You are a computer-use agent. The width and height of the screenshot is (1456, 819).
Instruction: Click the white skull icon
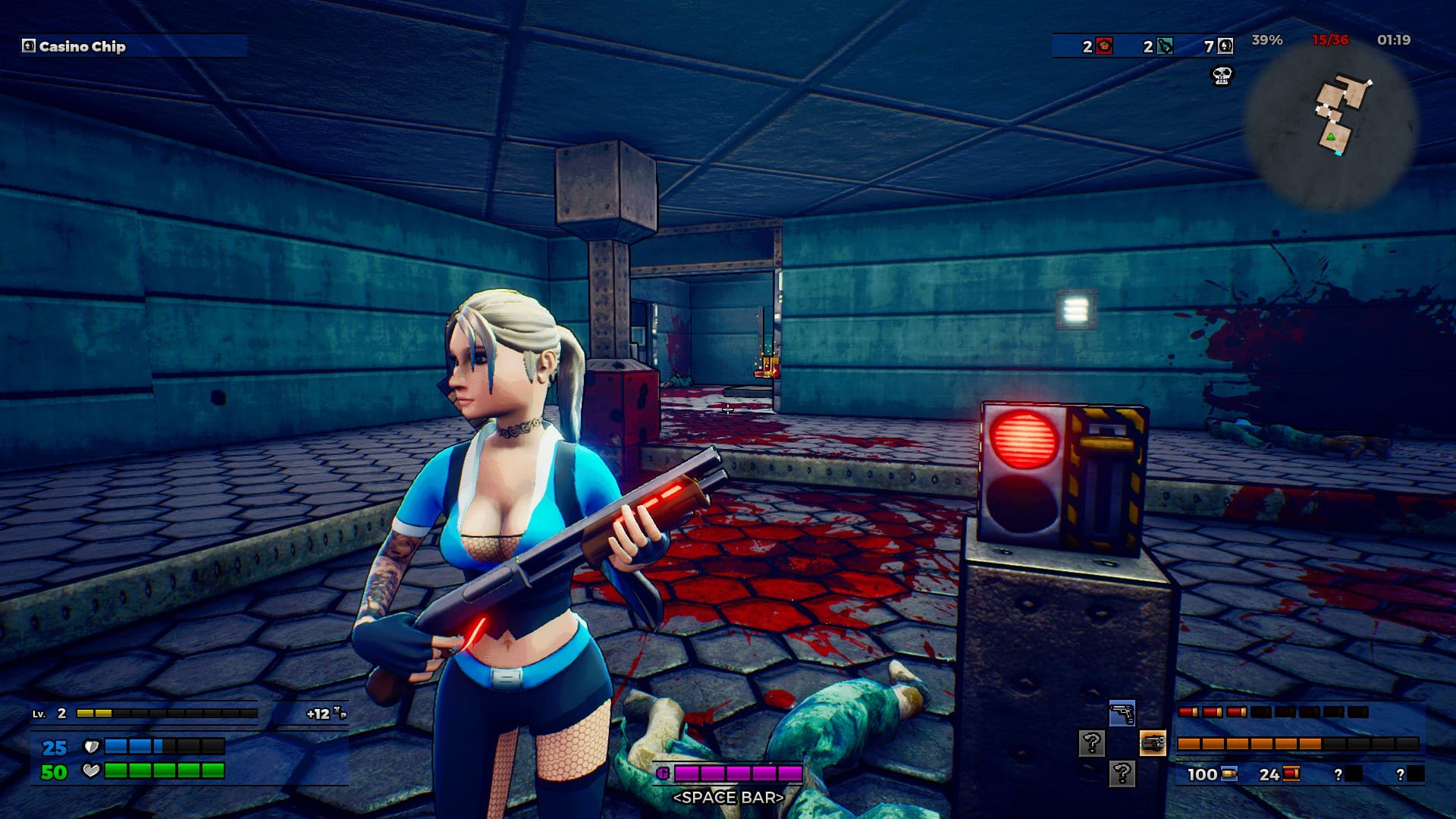pos(1222,75)
